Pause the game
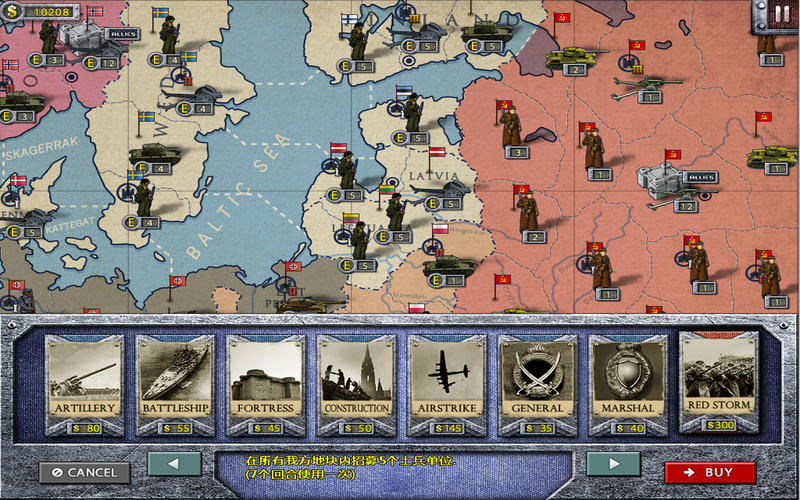Viewport: 800px width, 500px height. 781,13
